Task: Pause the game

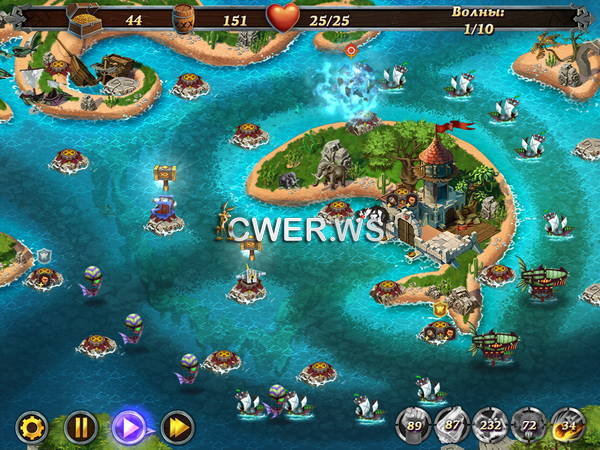Action: (x=81, y=428)
